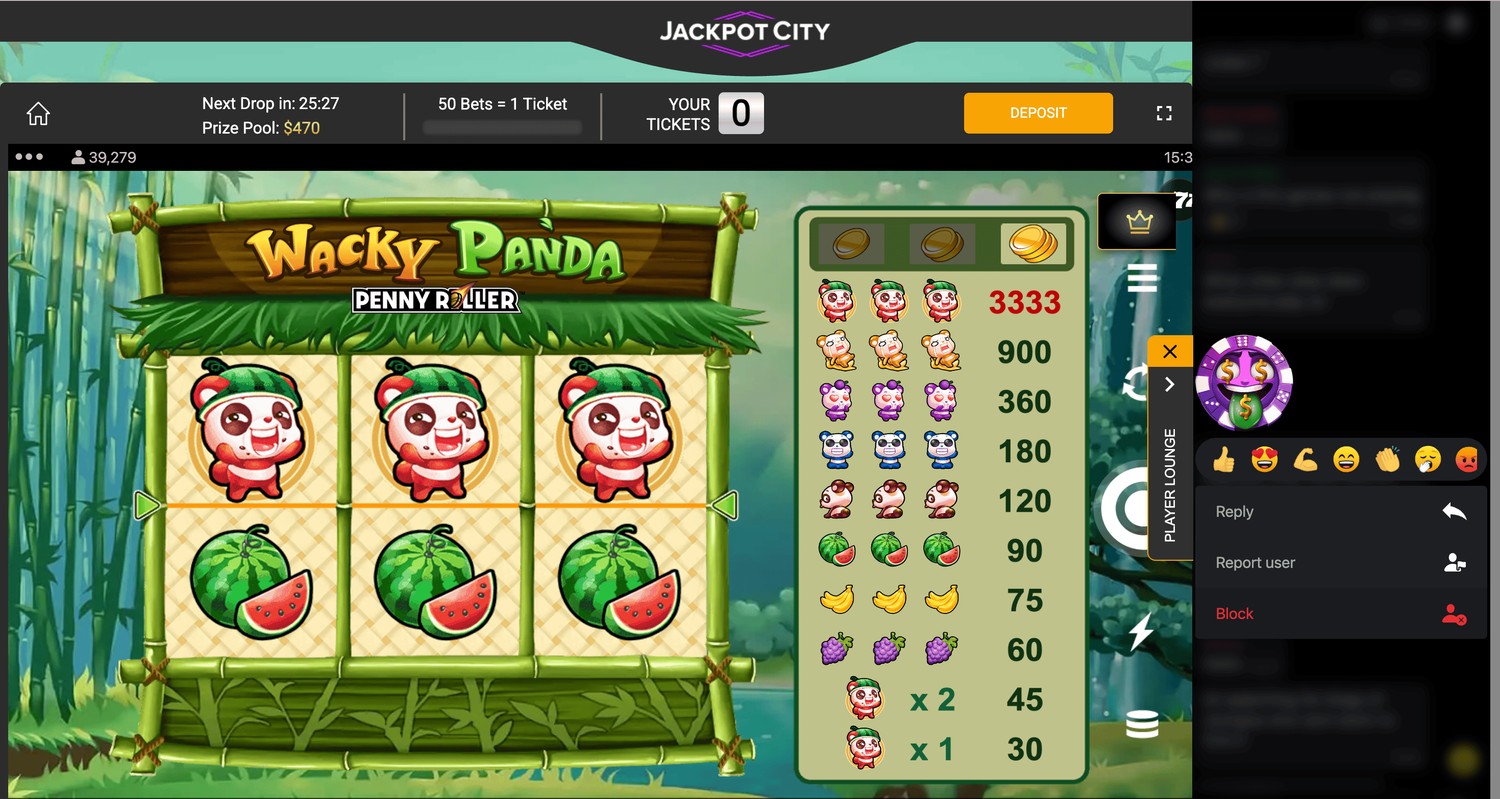This screenshot has height=799, width=1500.
Task: Collapse the Player Lounge arrow
Action: pos(1170,384)
